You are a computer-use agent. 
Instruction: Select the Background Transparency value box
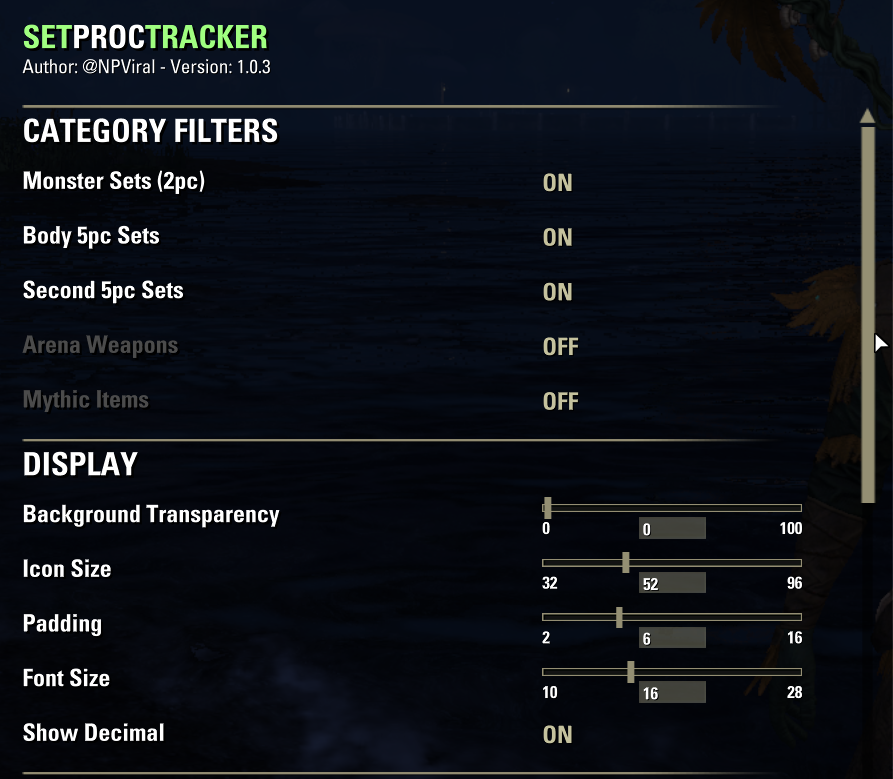coord(672,529)
